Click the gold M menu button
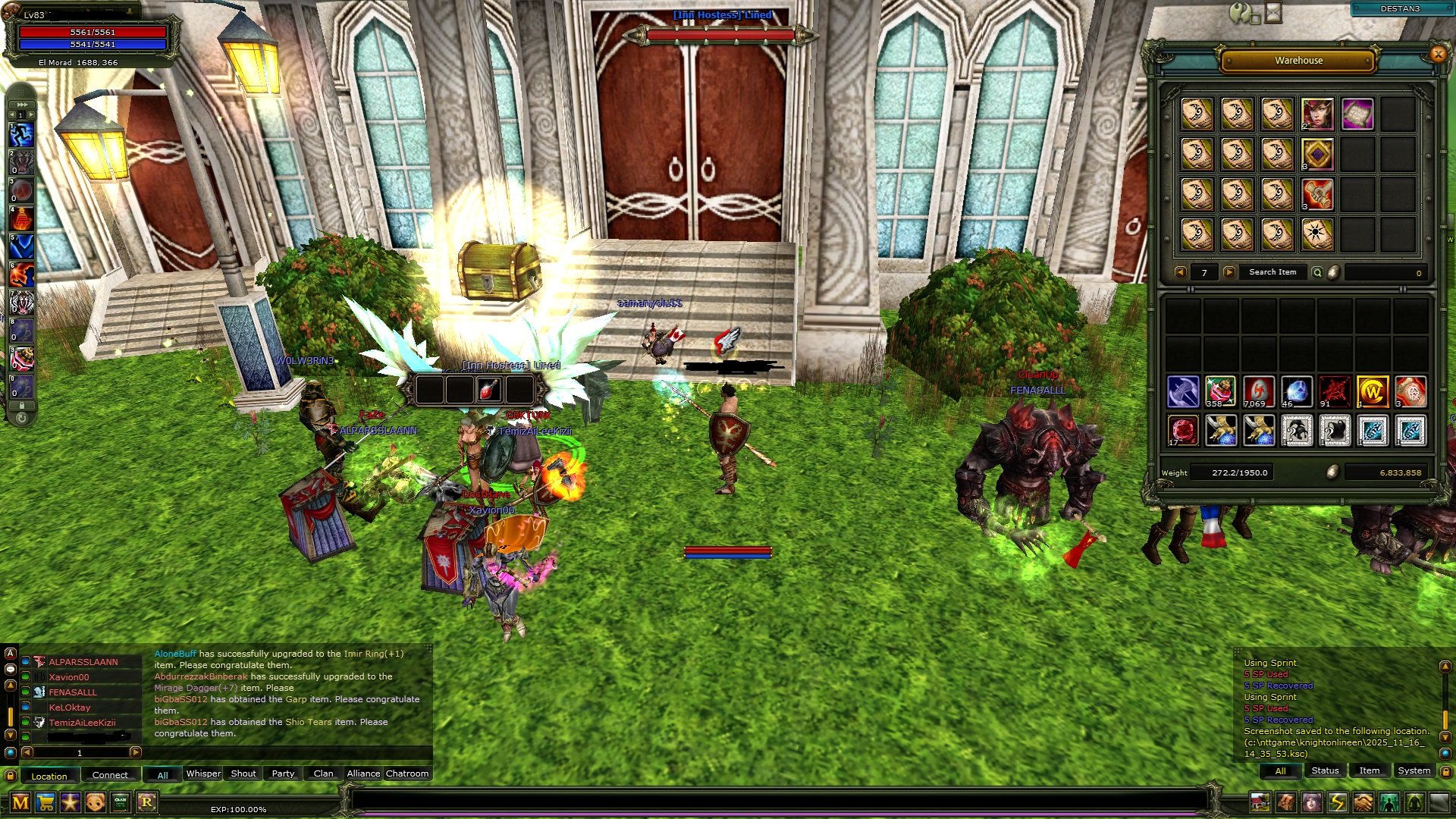 20,802
